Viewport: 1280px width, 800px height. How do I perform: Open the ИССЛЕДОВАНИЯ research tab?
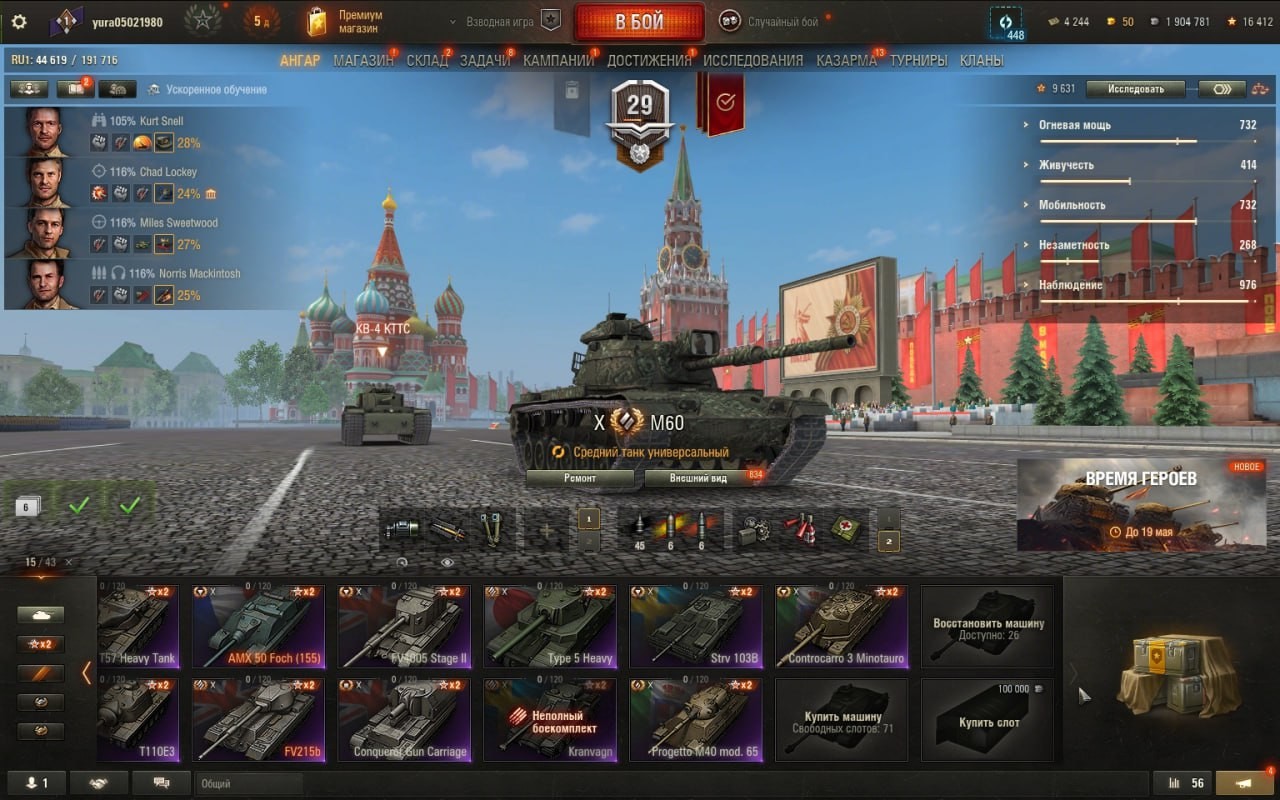(x=753, y=60)
